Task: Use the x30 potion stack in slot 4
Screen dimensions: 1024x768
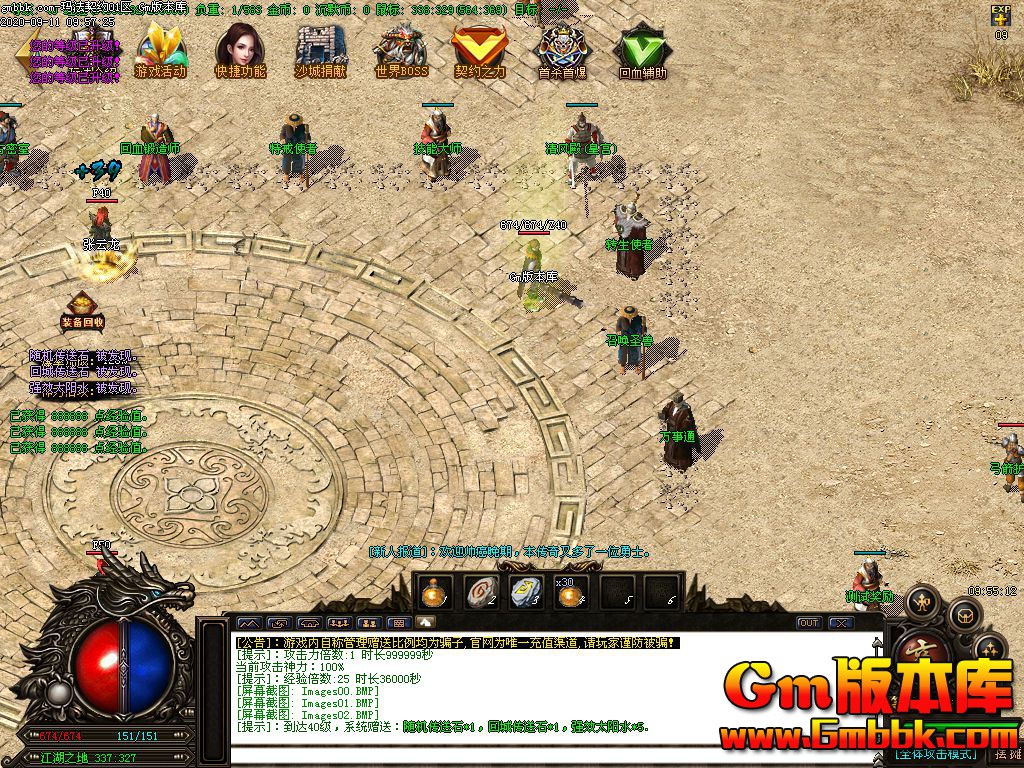Action: tap(570, 593)
